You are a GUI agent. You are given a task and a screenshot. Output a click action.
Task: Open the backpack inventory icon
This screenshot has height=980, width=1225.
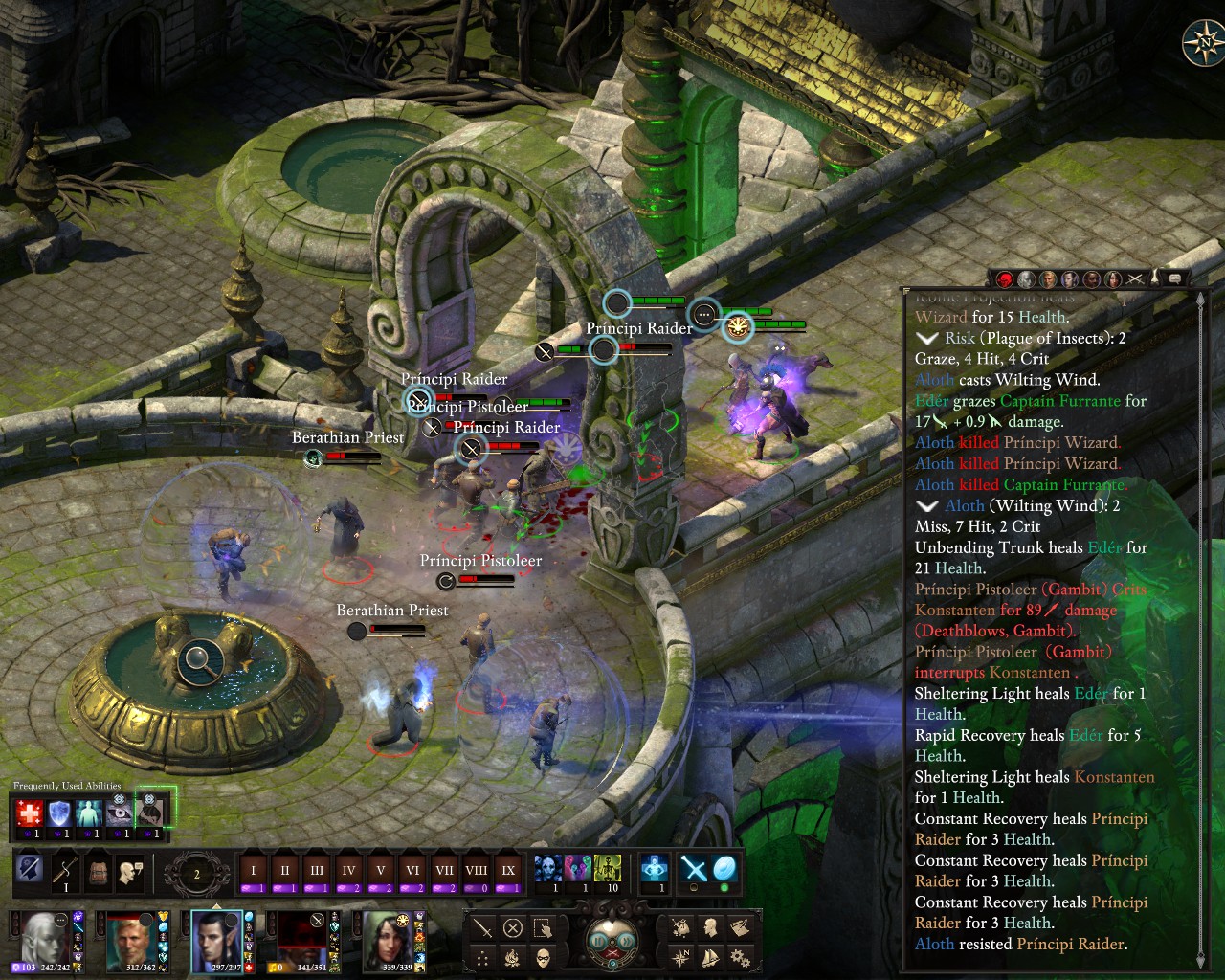98,872
